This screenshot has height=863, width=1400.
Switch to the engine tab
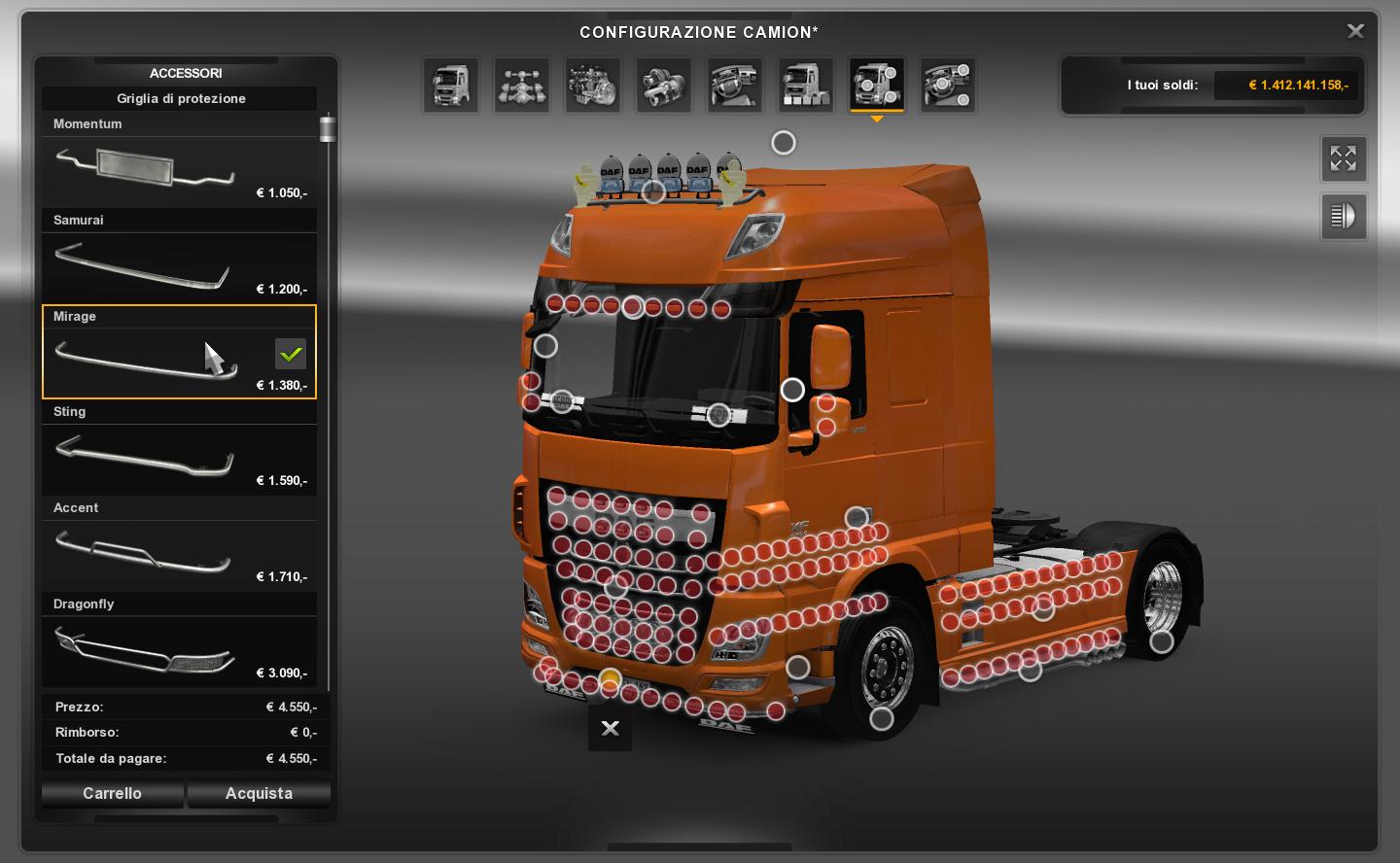pos(592,85)
